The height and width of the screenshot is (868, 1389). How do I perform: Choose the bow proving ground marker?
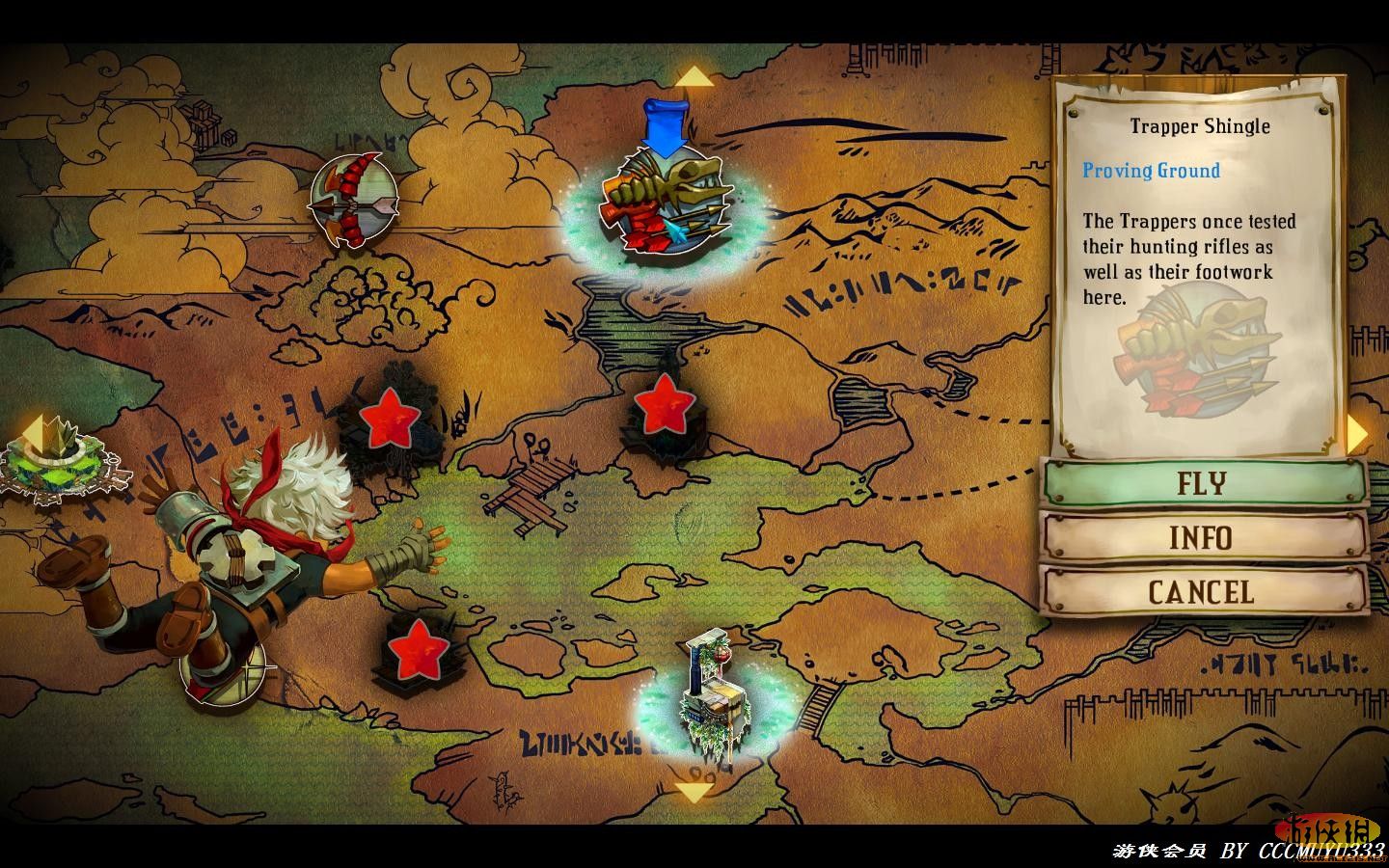coord(354,201)
